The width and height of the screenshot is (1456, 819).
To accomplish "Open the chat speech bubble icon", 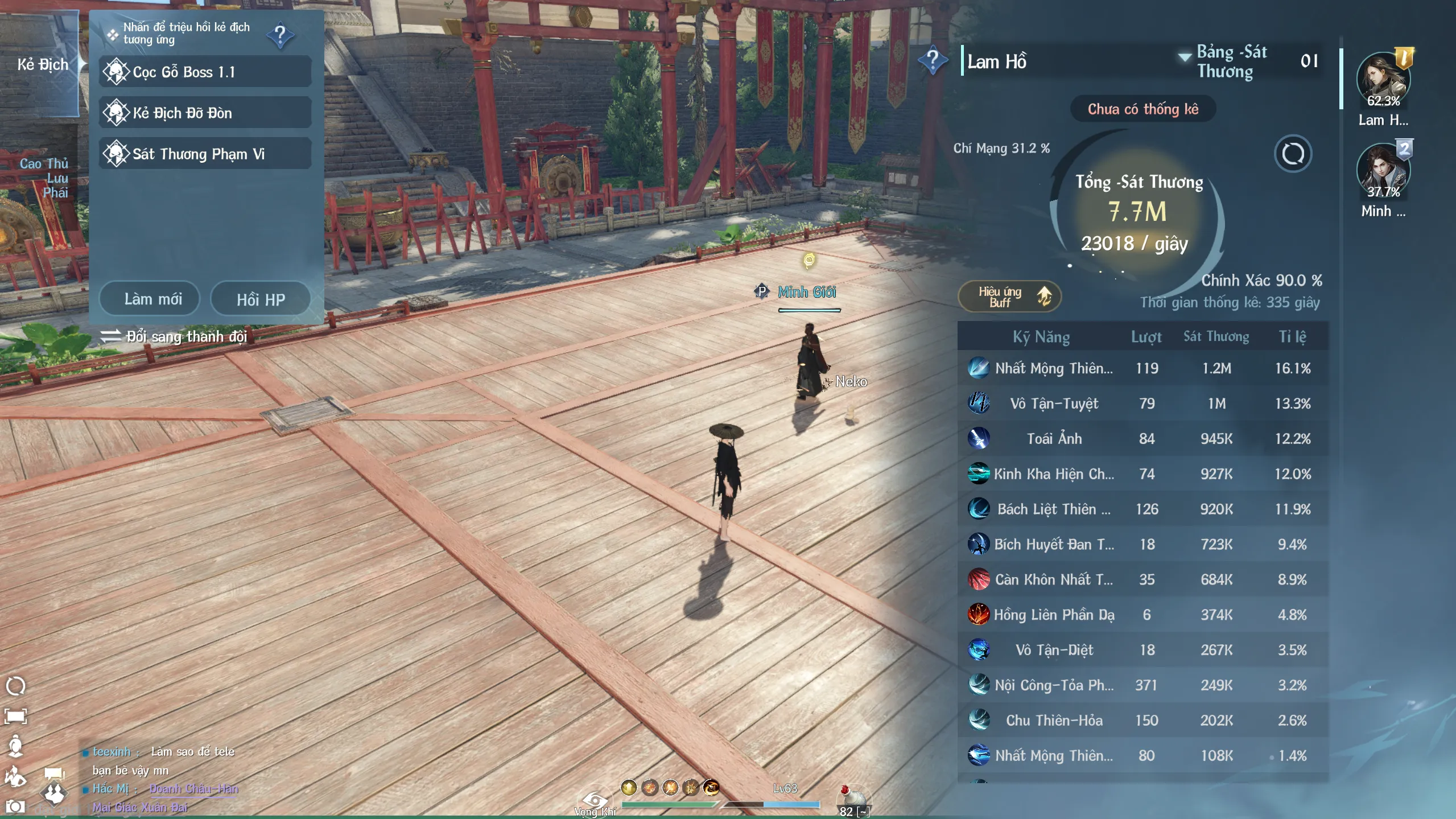I will (x=54, y=773).
